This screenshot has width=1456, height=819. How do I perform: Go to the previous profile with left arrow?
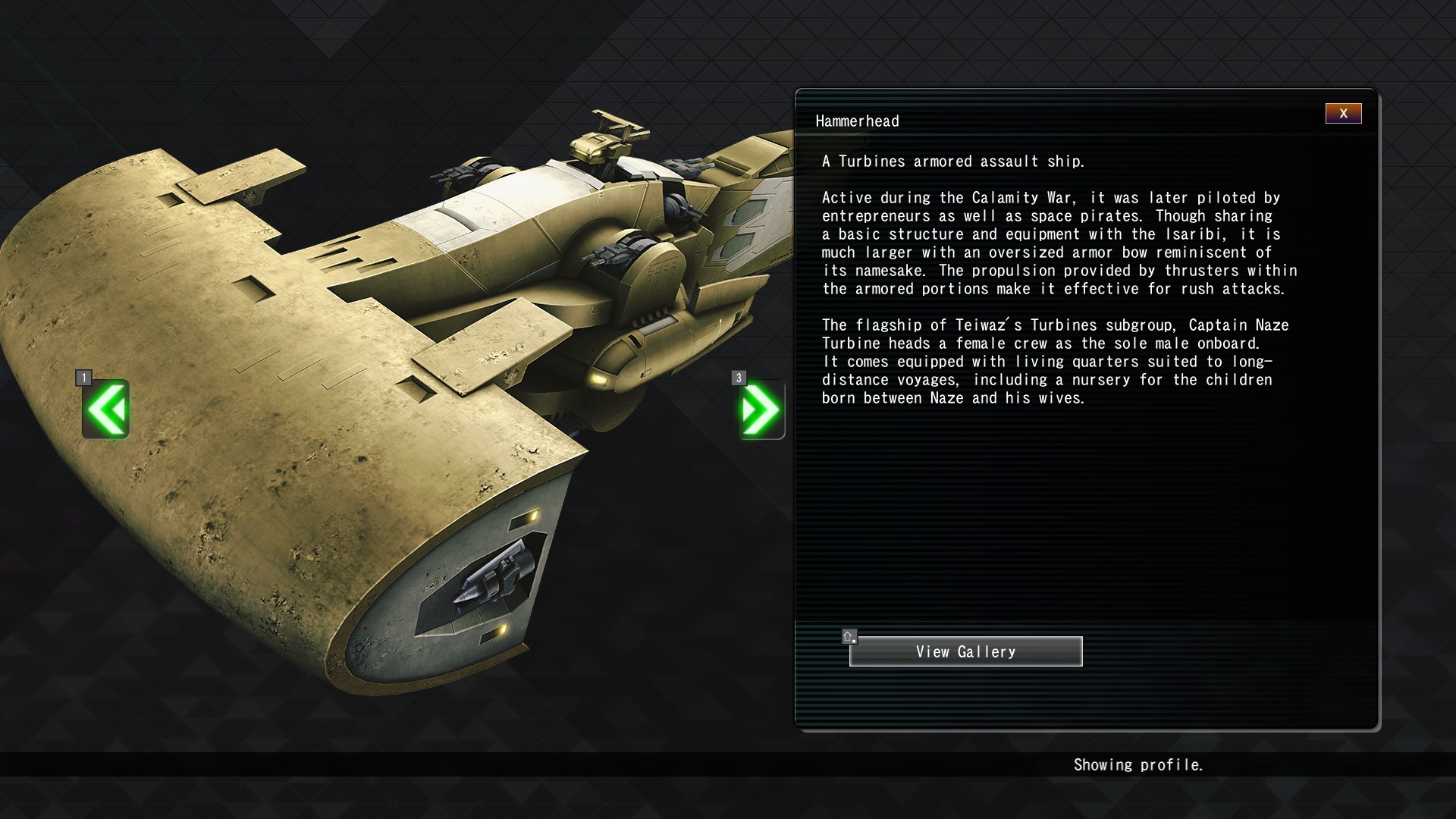pyautogui.click(x=106, y=409)
